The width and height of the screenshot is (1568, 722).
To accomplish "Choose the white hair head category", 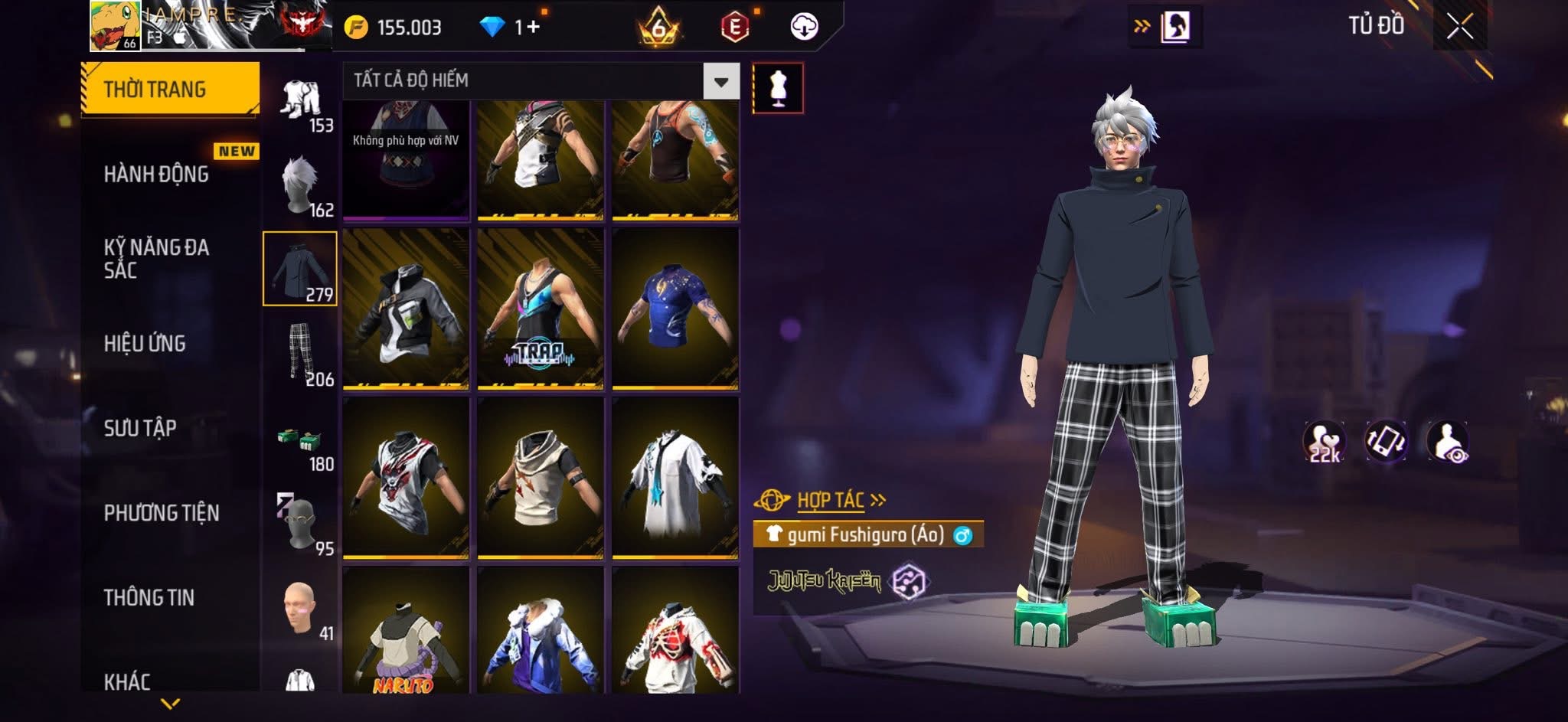I will coord(301,185).
